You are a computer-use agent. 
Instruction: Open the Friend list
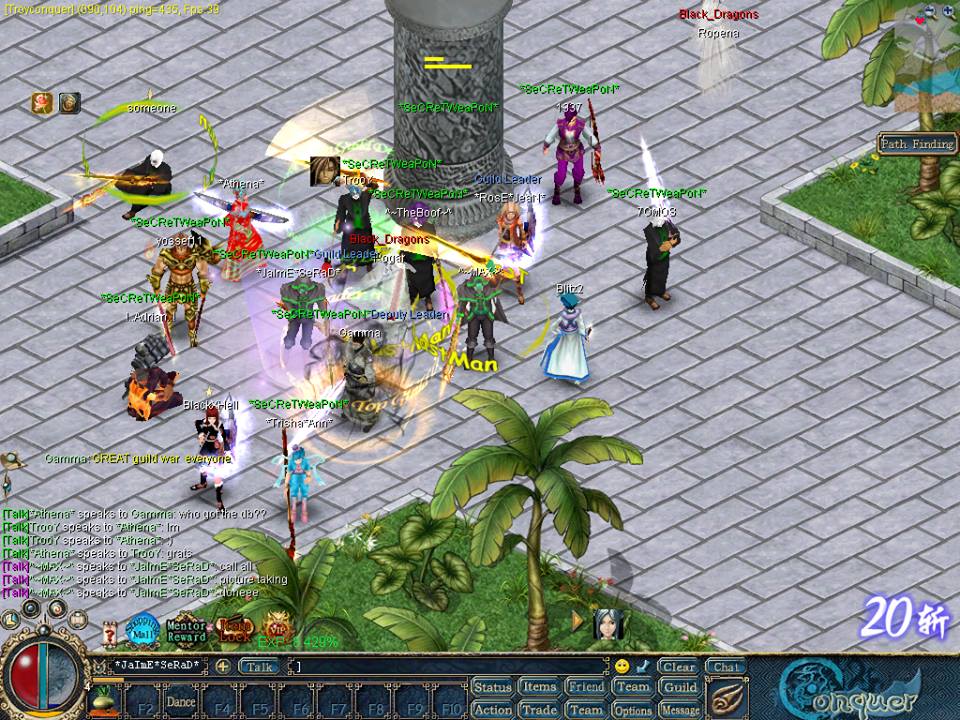coord(586,687)
